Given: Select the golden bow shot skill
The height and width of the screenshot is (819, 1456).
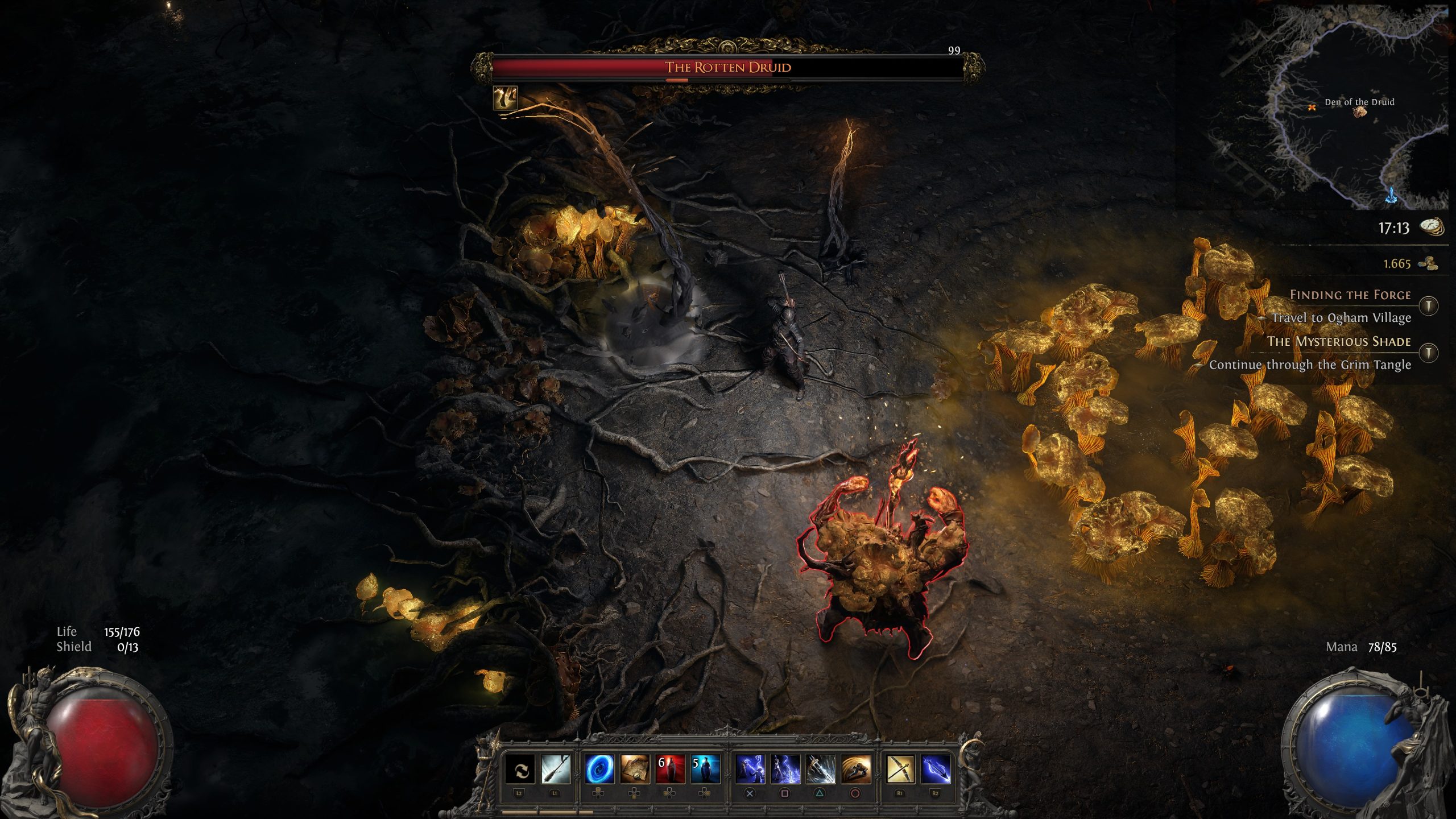Looking at the screenshot, I should [900, 770].
